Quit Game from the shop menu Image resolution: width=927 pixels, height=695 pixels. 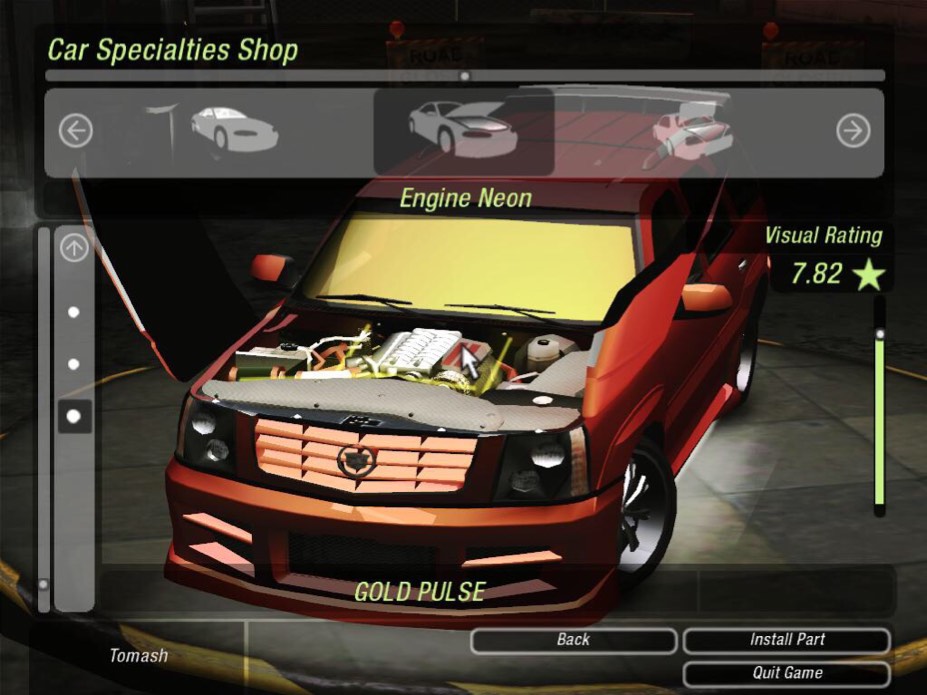tap(786, 673)
